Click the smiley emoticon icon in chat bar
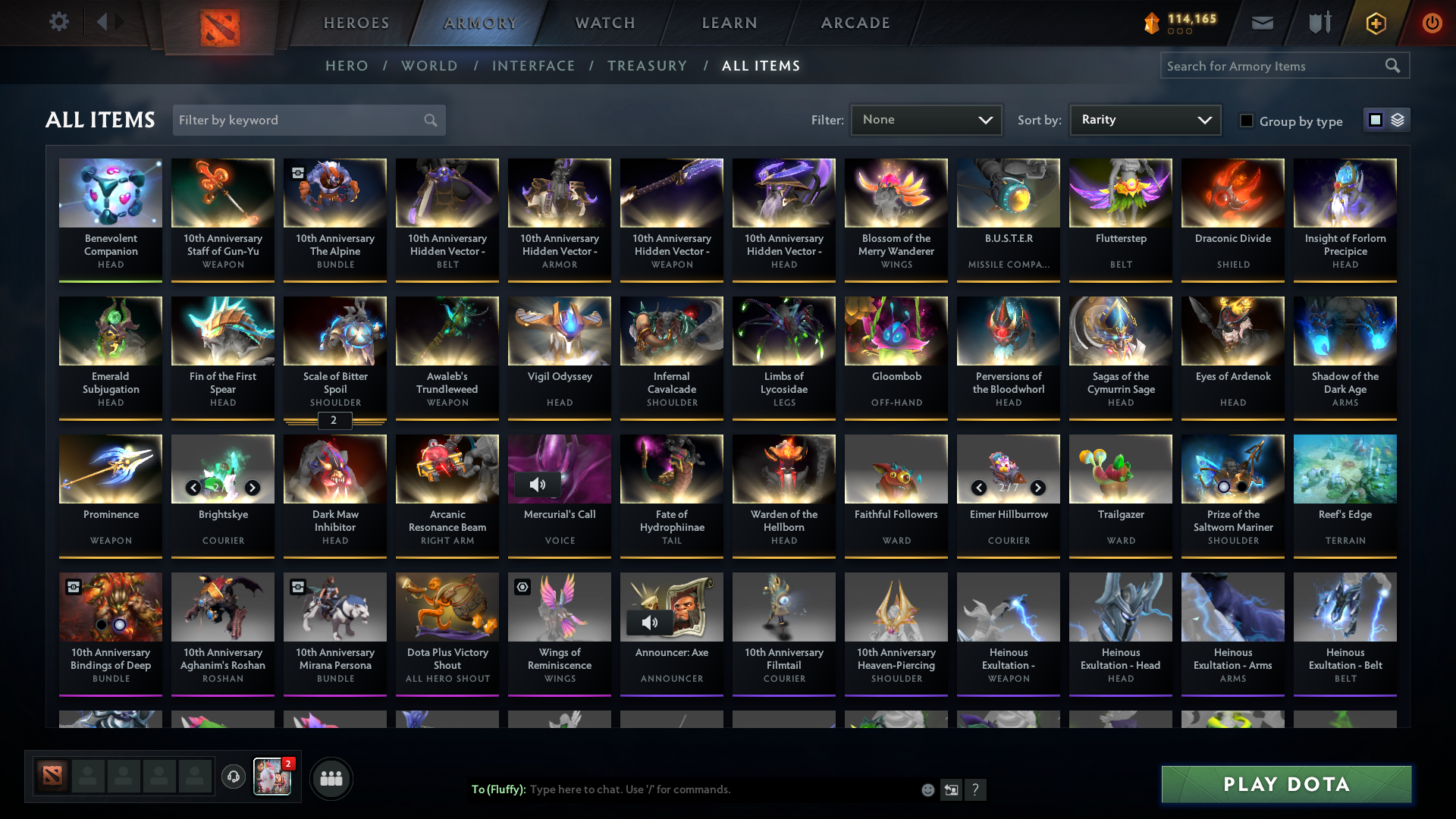1456x819 pixels. [x=927, y=789]
